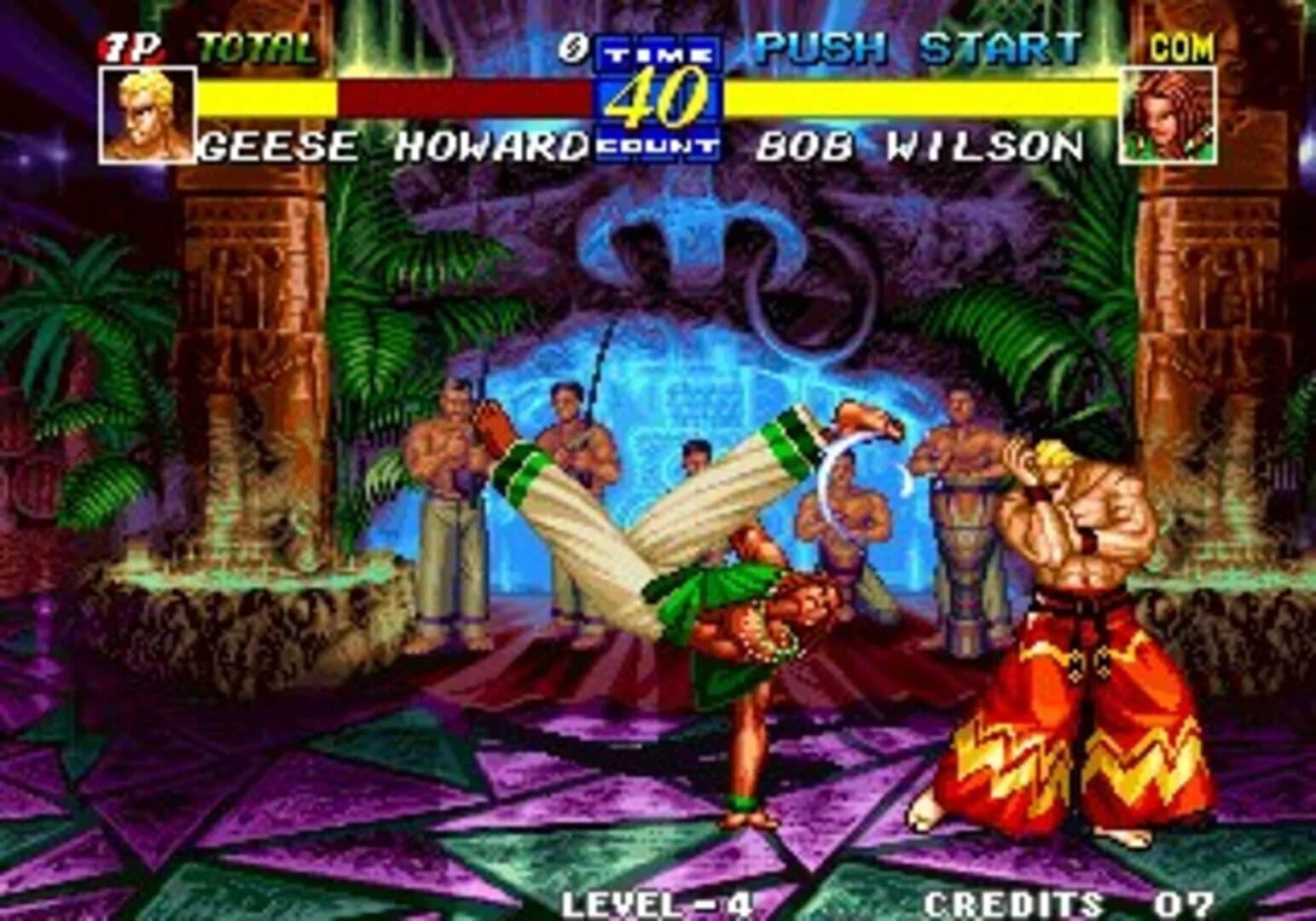Click the Bob Wilson COM portrait
The height and width of the screenshot is (921, 1316).
tap(1170, 113)
